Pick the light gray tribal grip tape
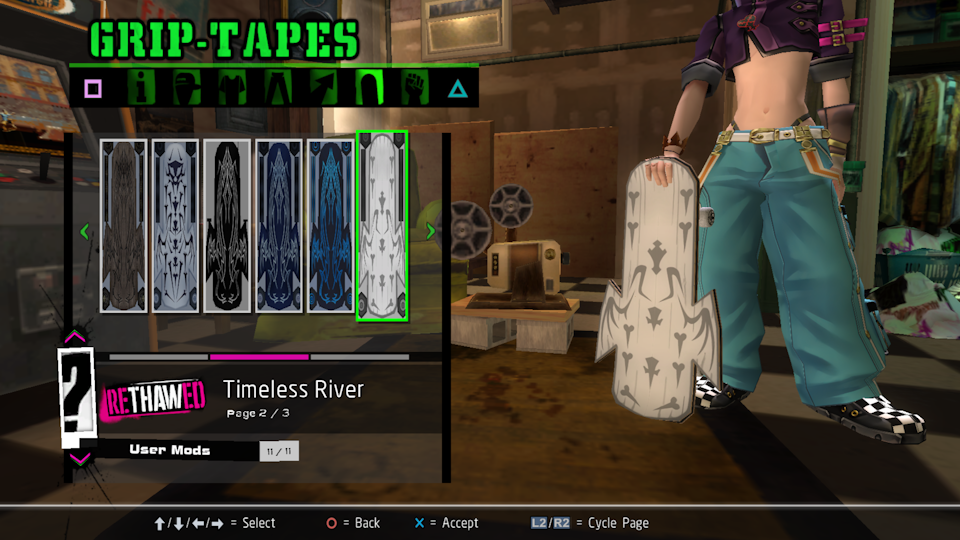The image size is (960, 540). click(175, 226)
